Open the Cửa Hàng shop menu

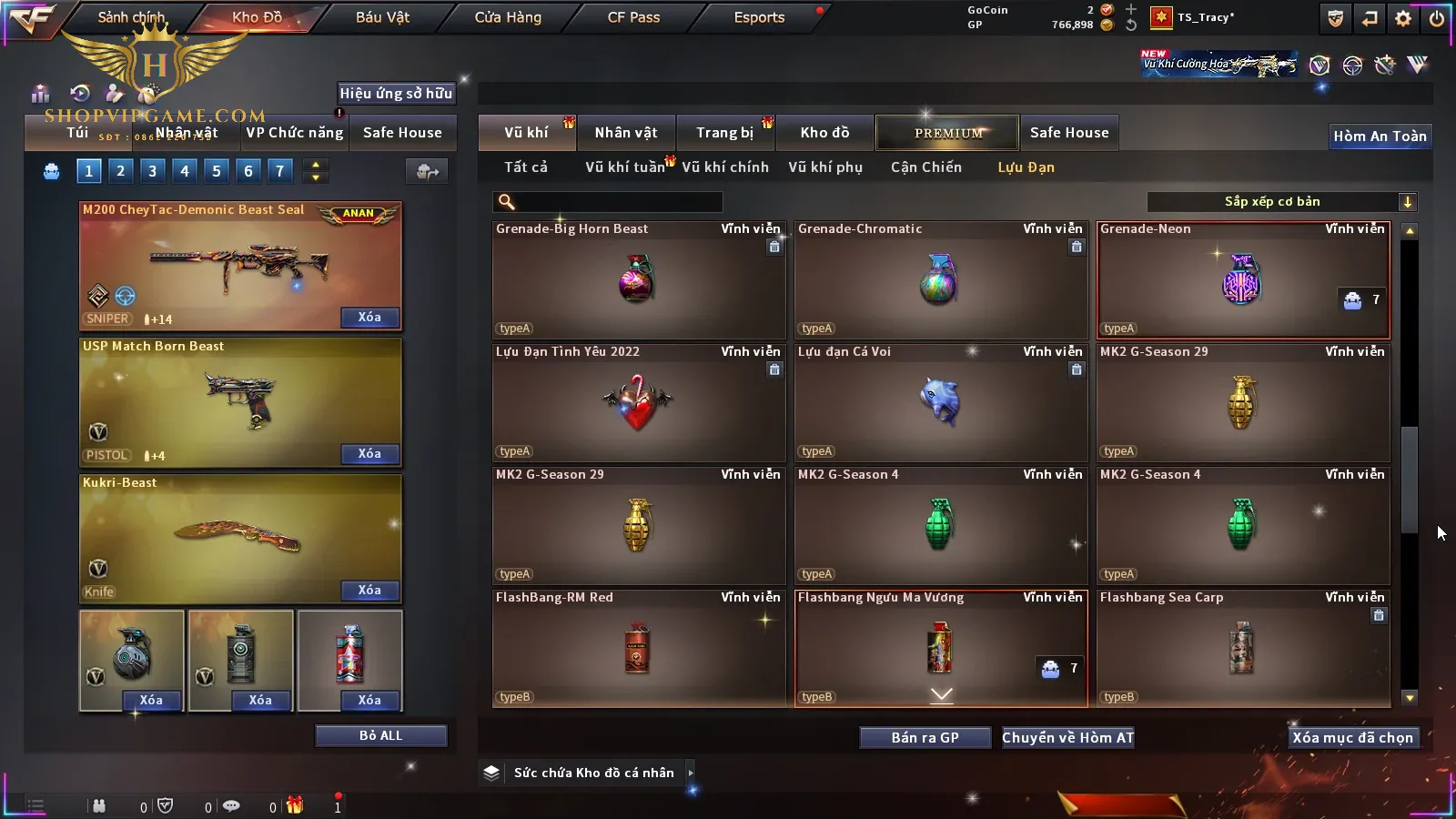point(508,17)
